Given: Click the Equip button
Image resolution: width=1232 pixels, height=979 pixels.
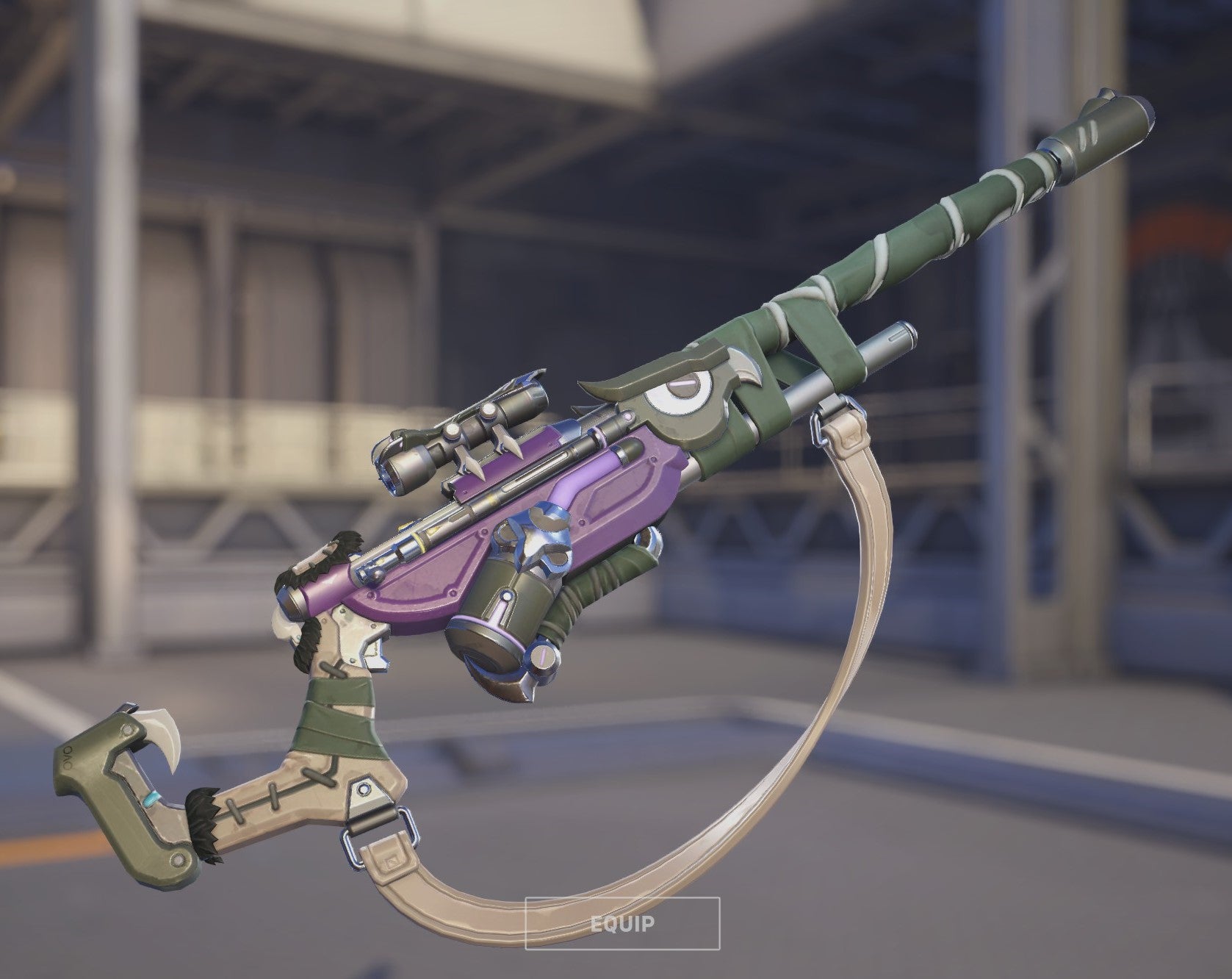Looking at the screenshot, I should point(622,923).
